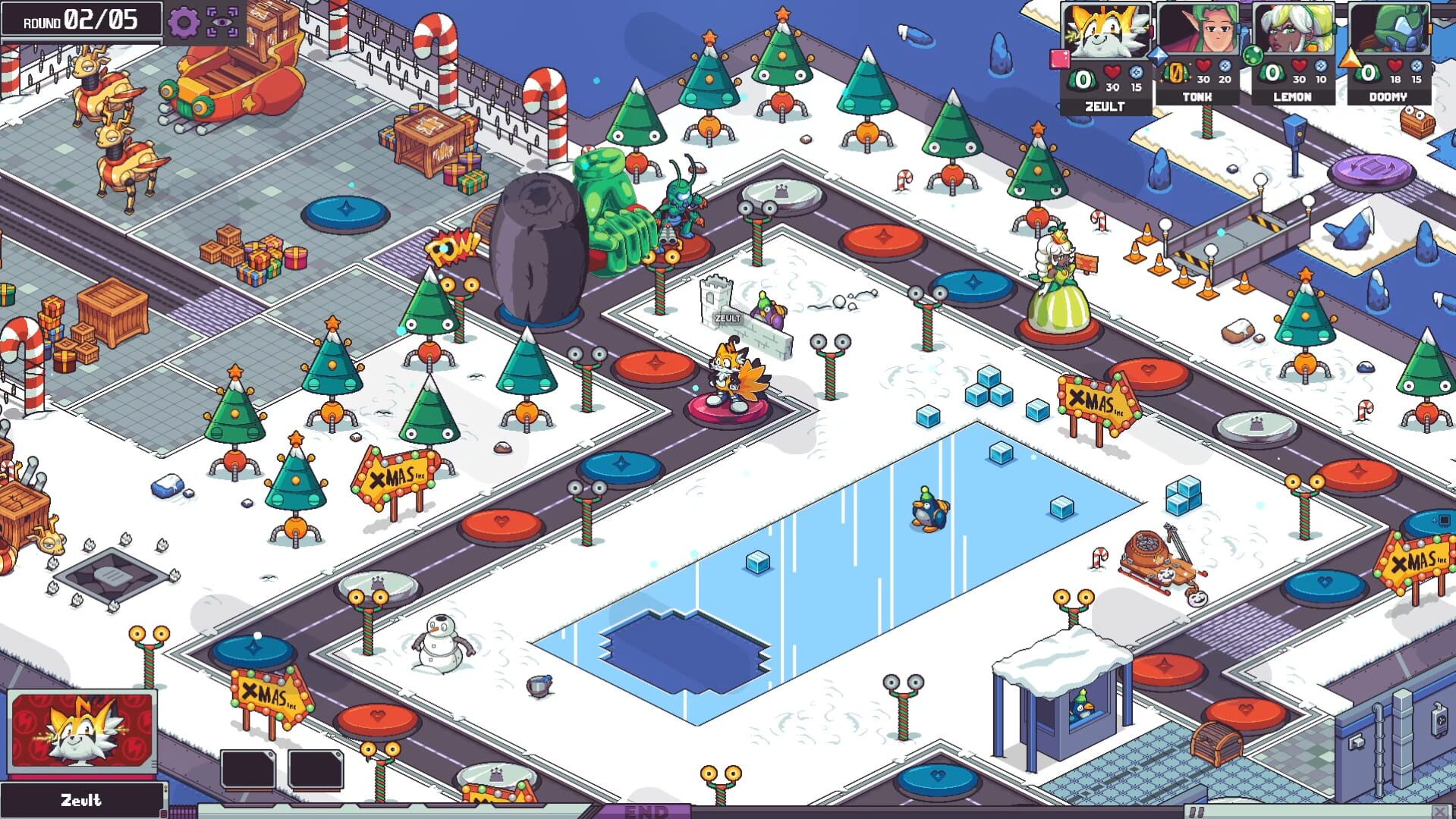The width and height of the screenshot is (1456, 819).
Task: Expand the Zeult nameplate at bottom left
Action: (x=83, y=799)
